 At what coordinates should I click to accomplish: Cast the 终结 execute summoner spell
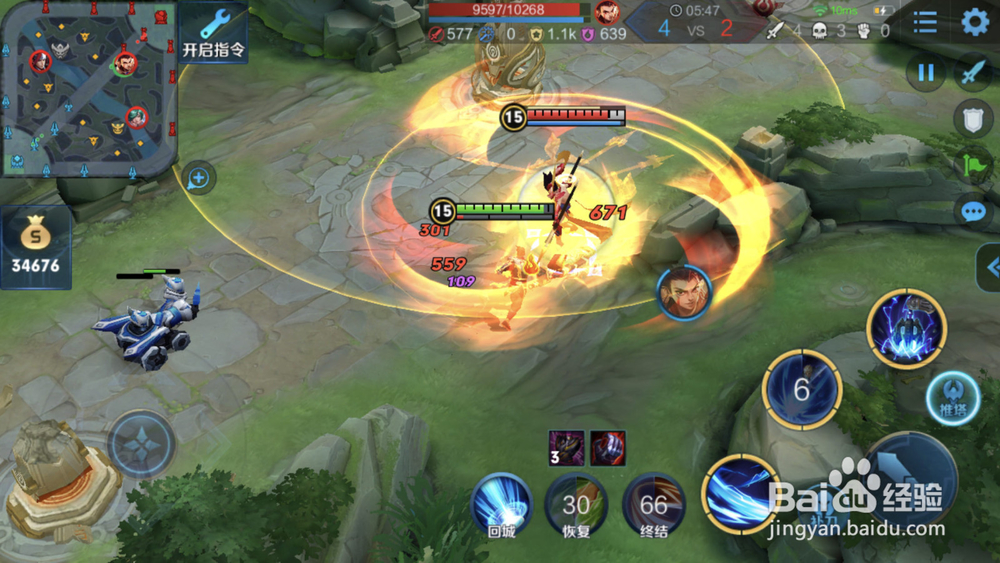tap(653, 504)
